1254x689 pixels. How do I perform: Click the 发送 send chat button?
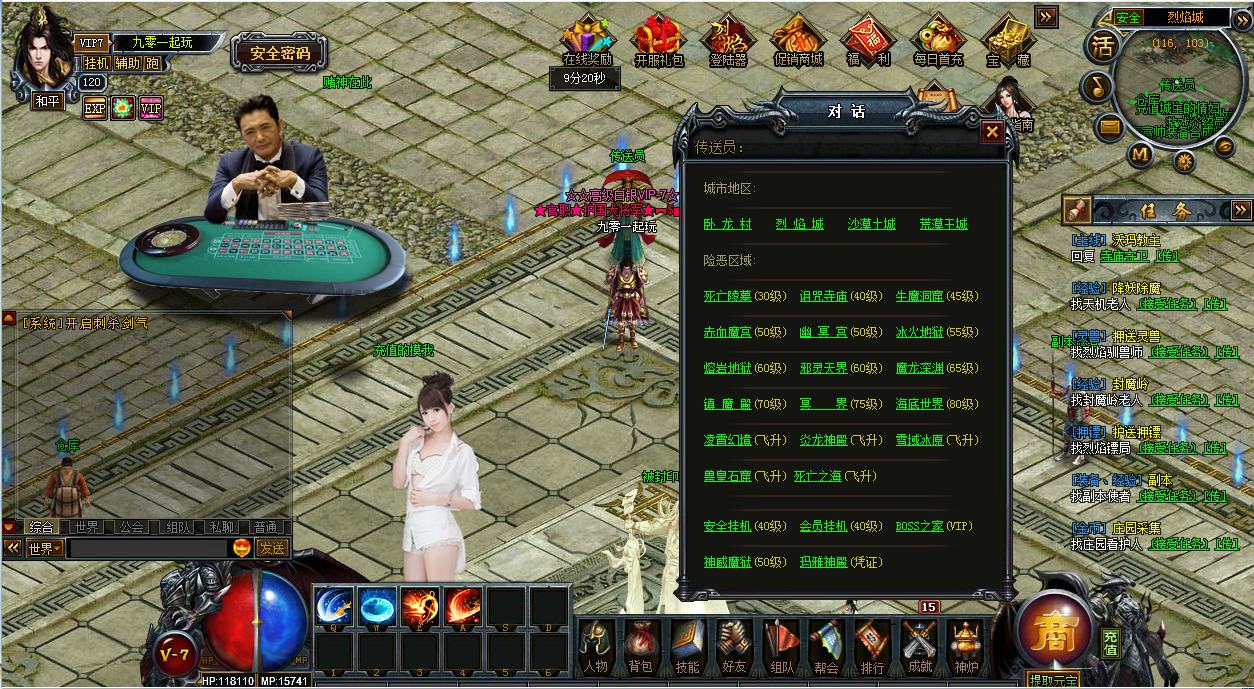coord(272,548)
